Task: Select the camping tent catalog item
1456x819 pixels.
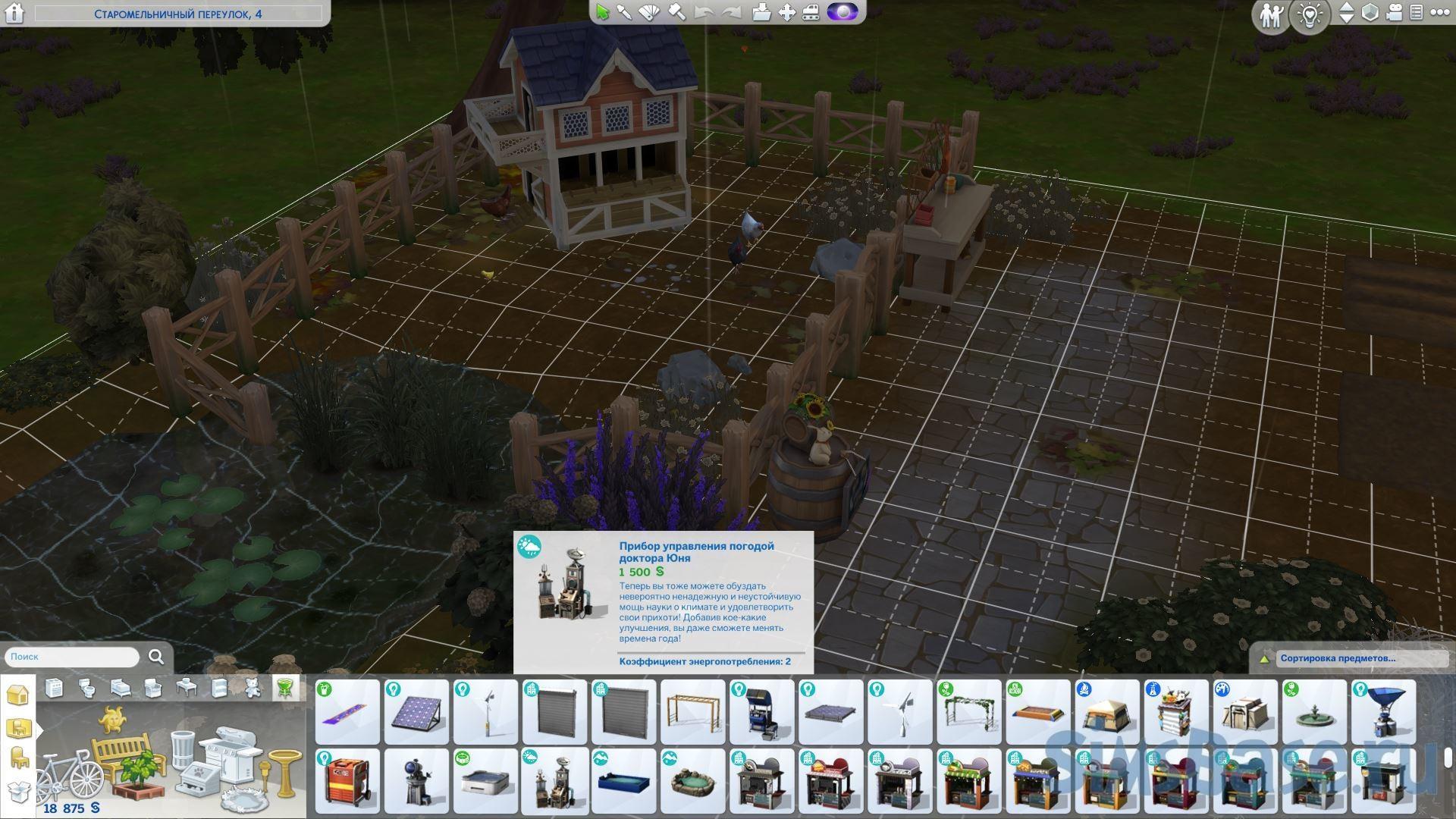Action: pos(1106,712)
